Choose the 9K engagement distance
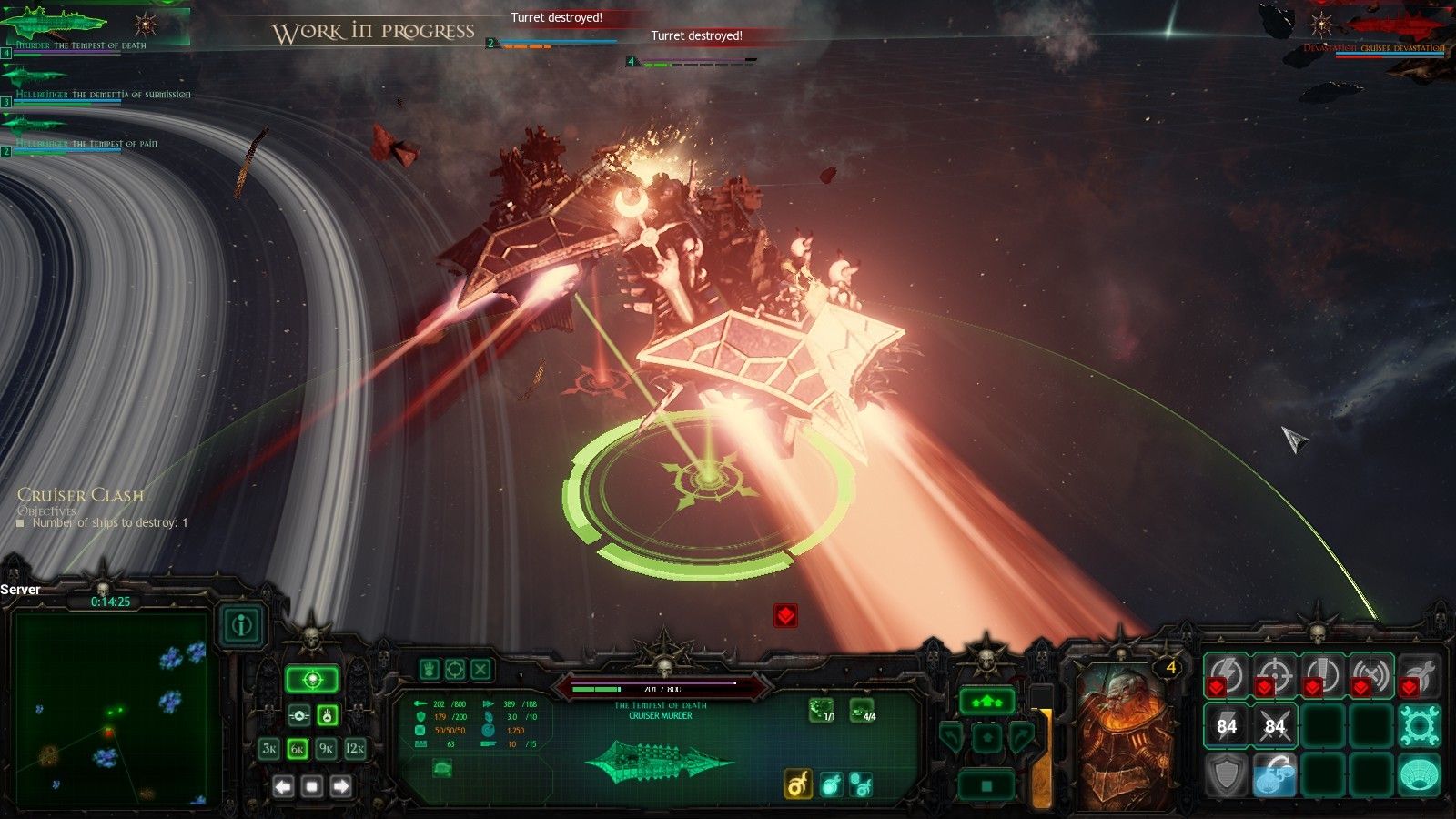The width and height of the screenshot is (1456, 819). point(327,749)
